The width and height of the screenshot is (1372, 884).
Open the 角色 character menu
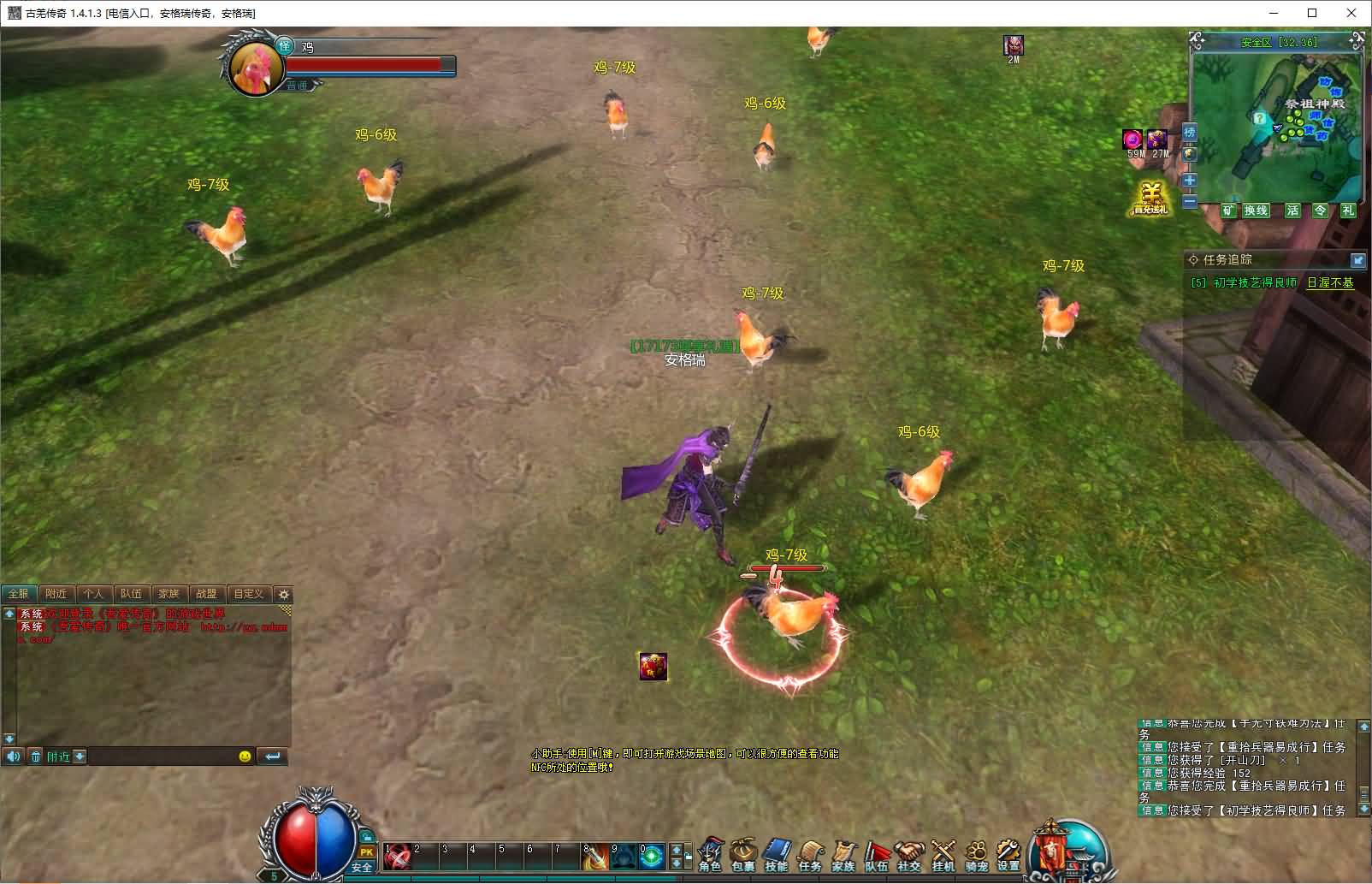click(710, 854)
